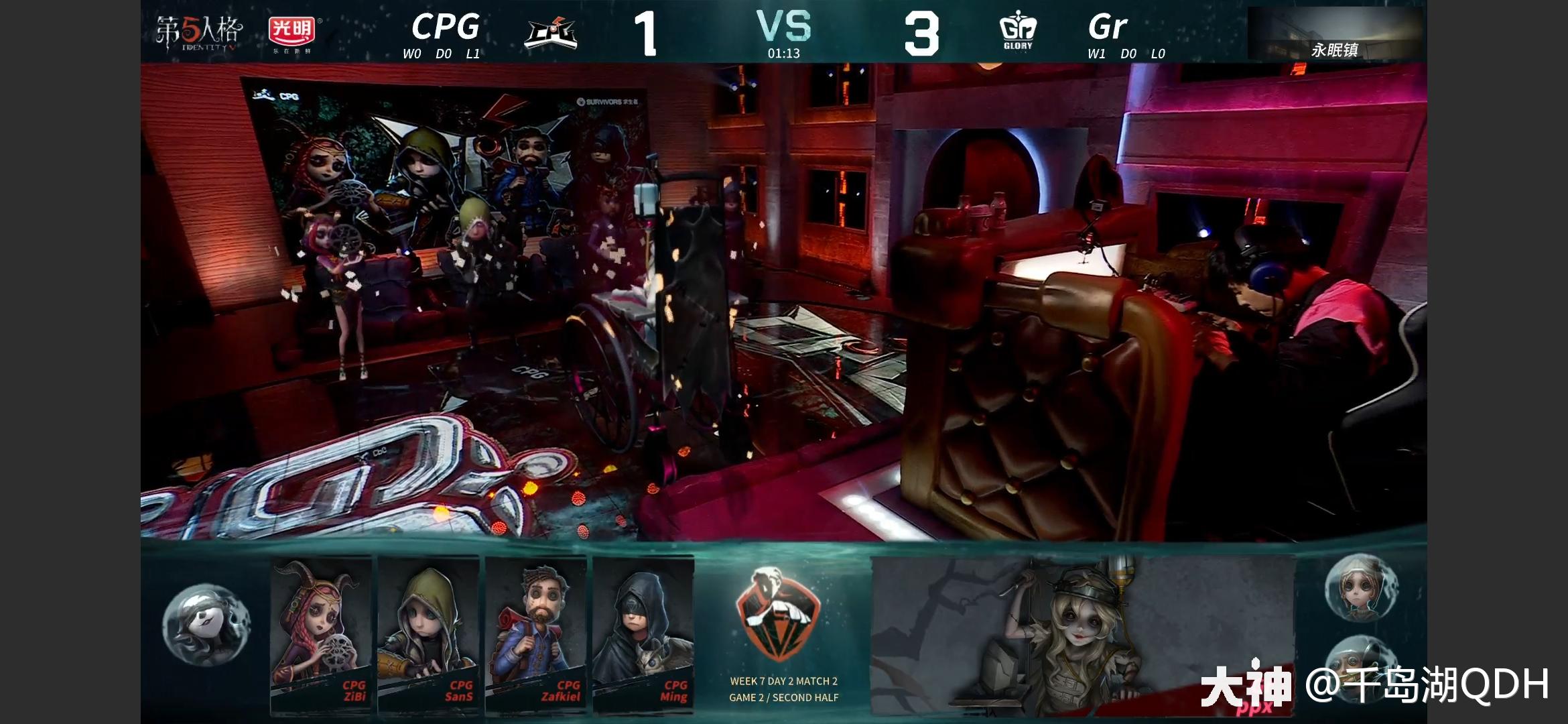
Task: Click the red 光明 sponsor logo
Action: [292, 34]
